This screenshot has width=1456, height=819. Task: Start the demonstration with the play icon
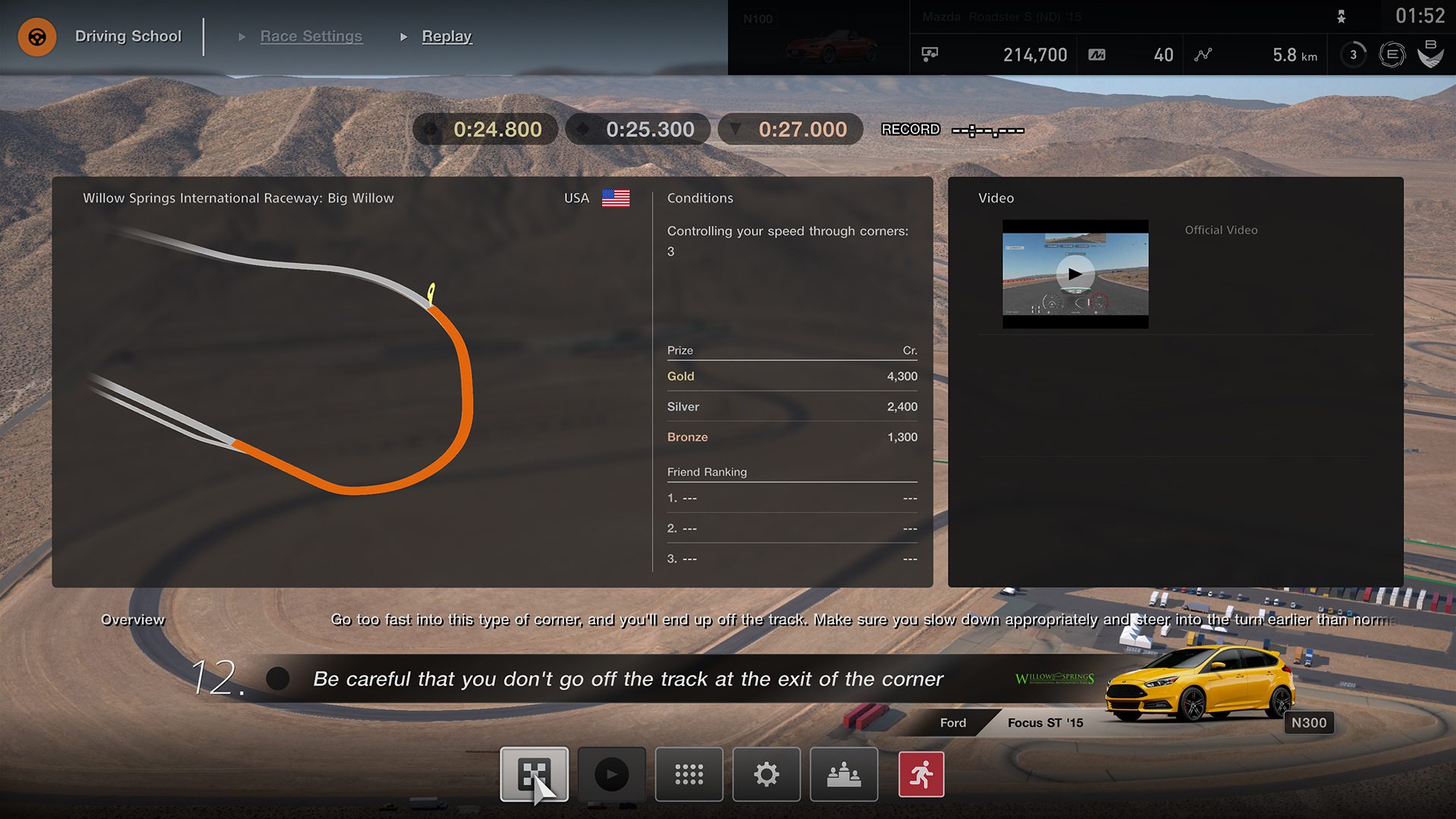(x=611, y=774)
